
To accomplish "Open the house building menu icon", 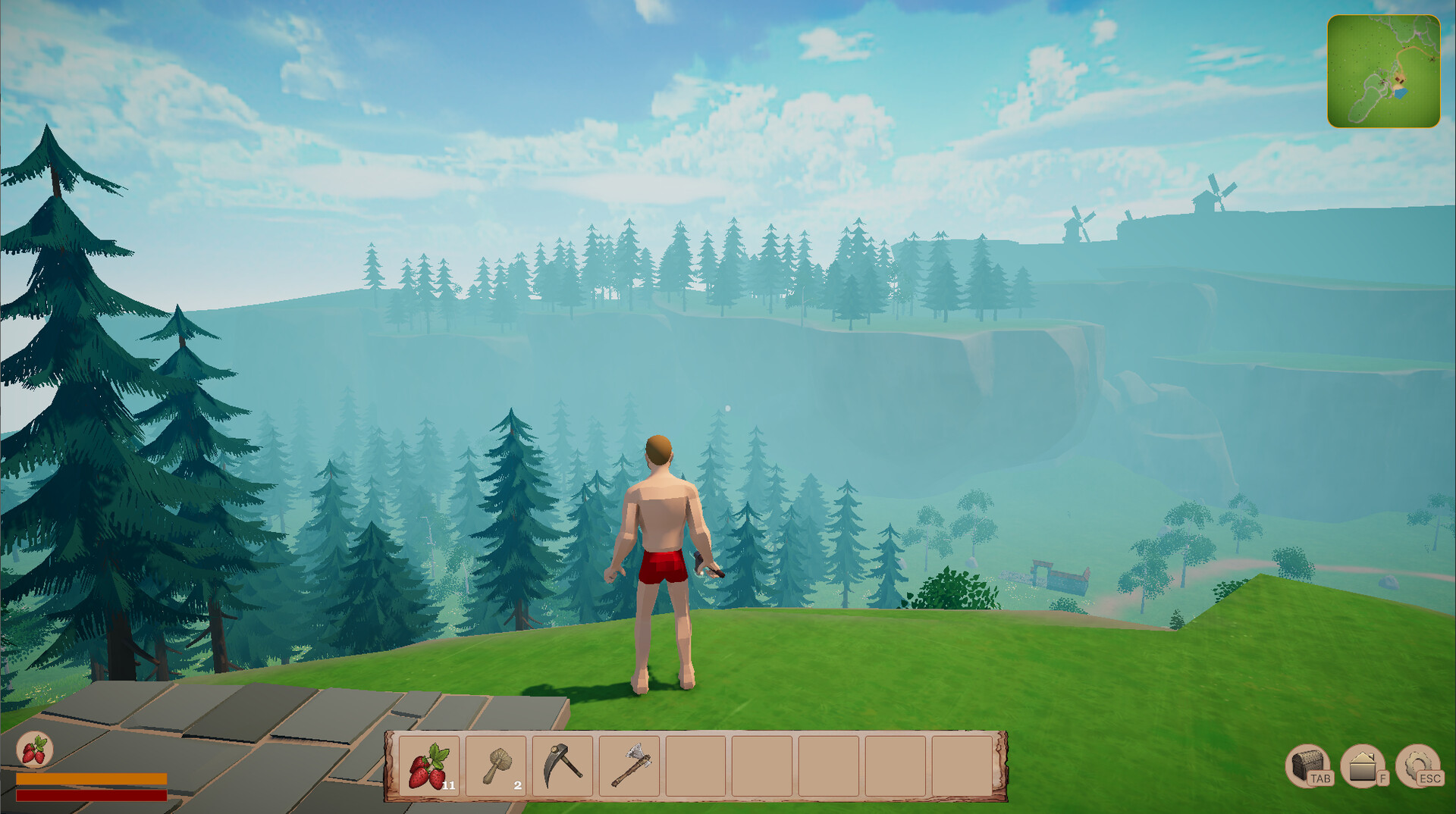I will point(1362,765).
